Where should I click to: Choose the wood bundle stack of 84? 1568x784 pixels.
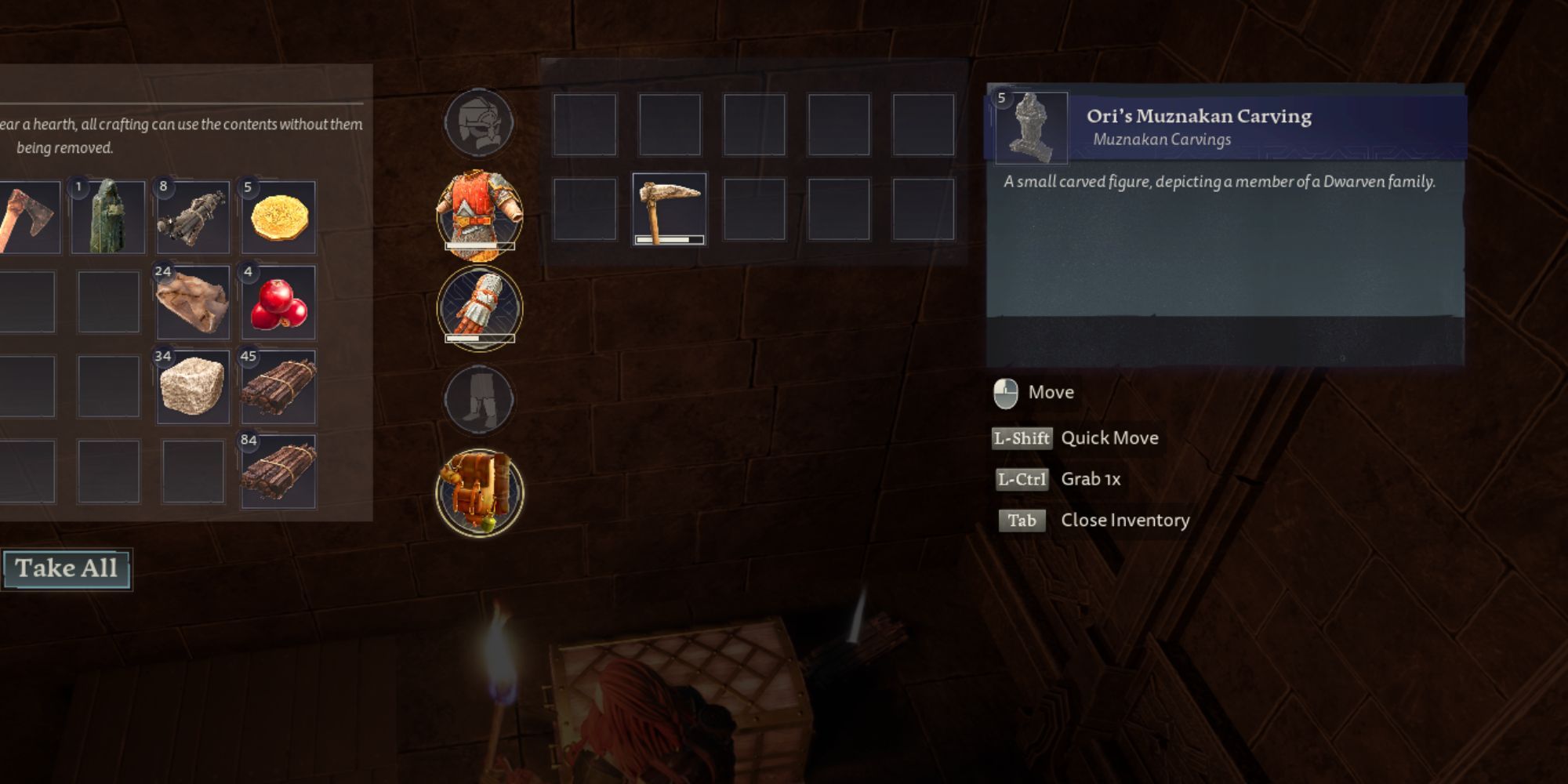(x=278, y=472)
